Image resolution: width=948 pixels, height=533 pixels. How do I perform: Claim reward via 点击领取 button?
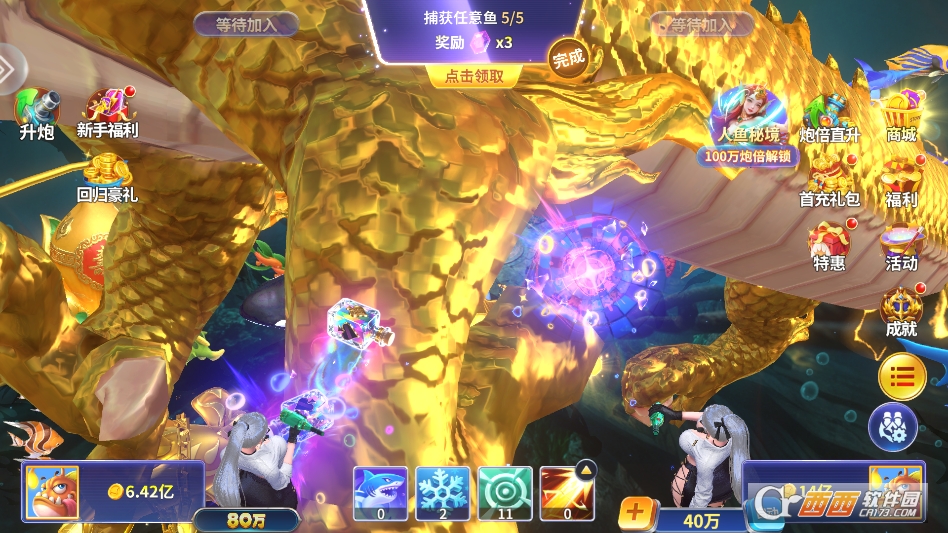point(474,76)
